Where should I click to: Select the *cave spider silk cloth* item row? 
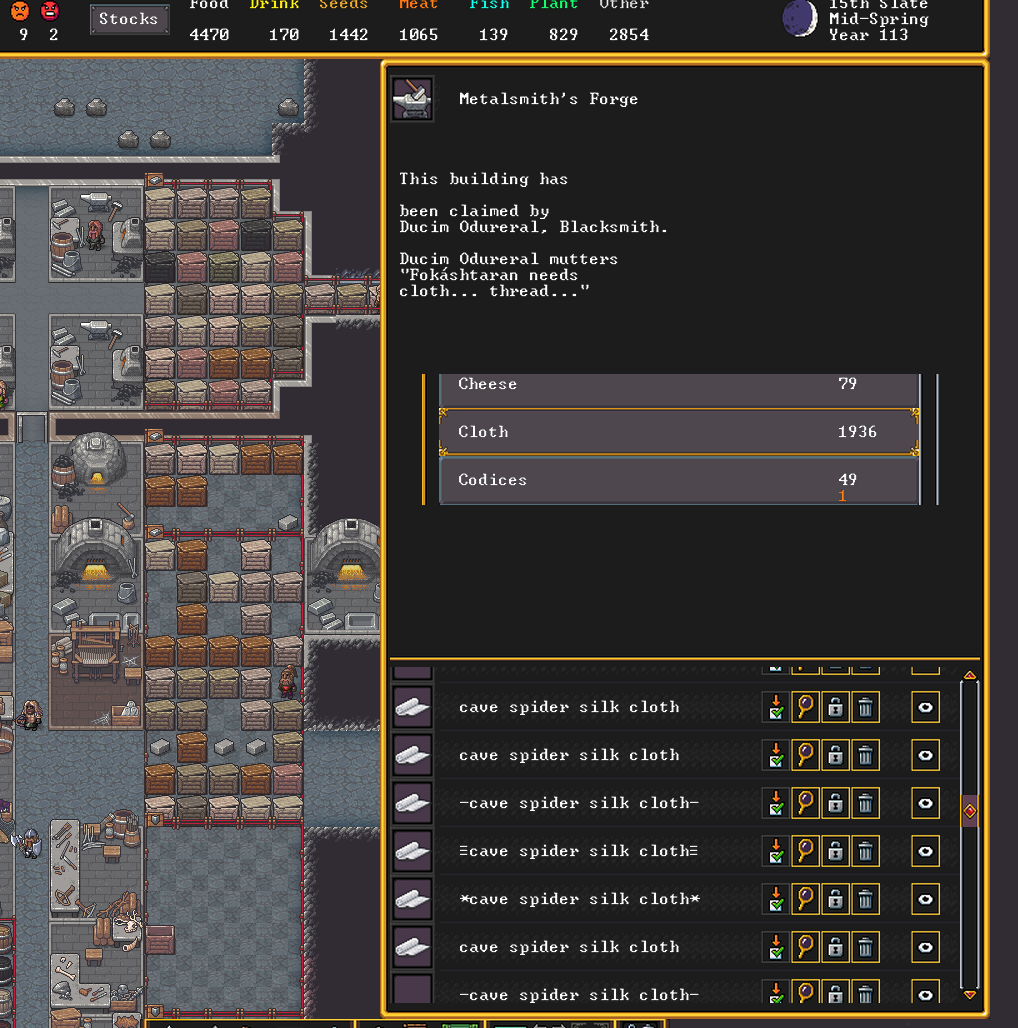pyautogui.click(x=578, y=899)
